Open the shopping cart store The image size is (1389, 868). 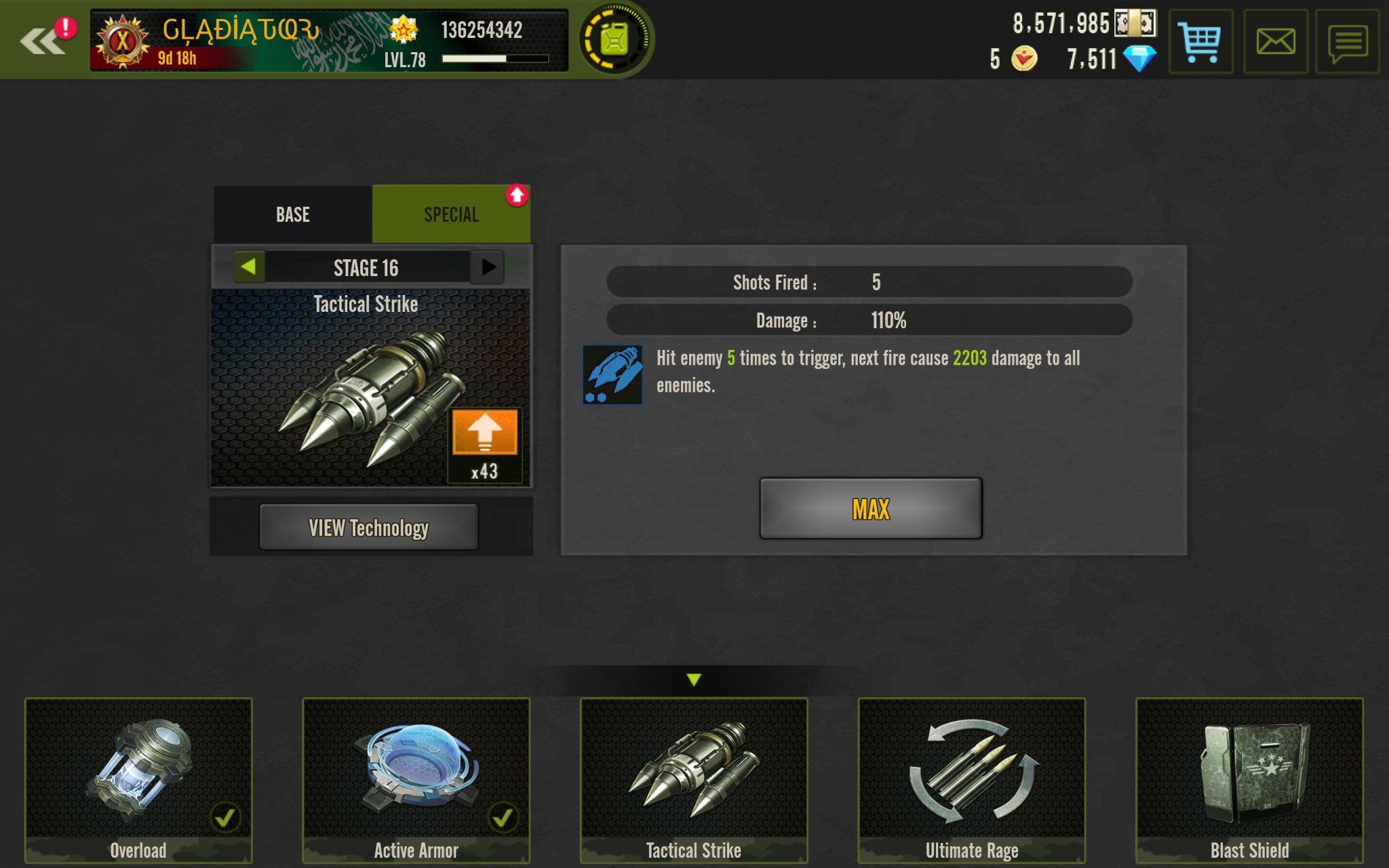1200,42
